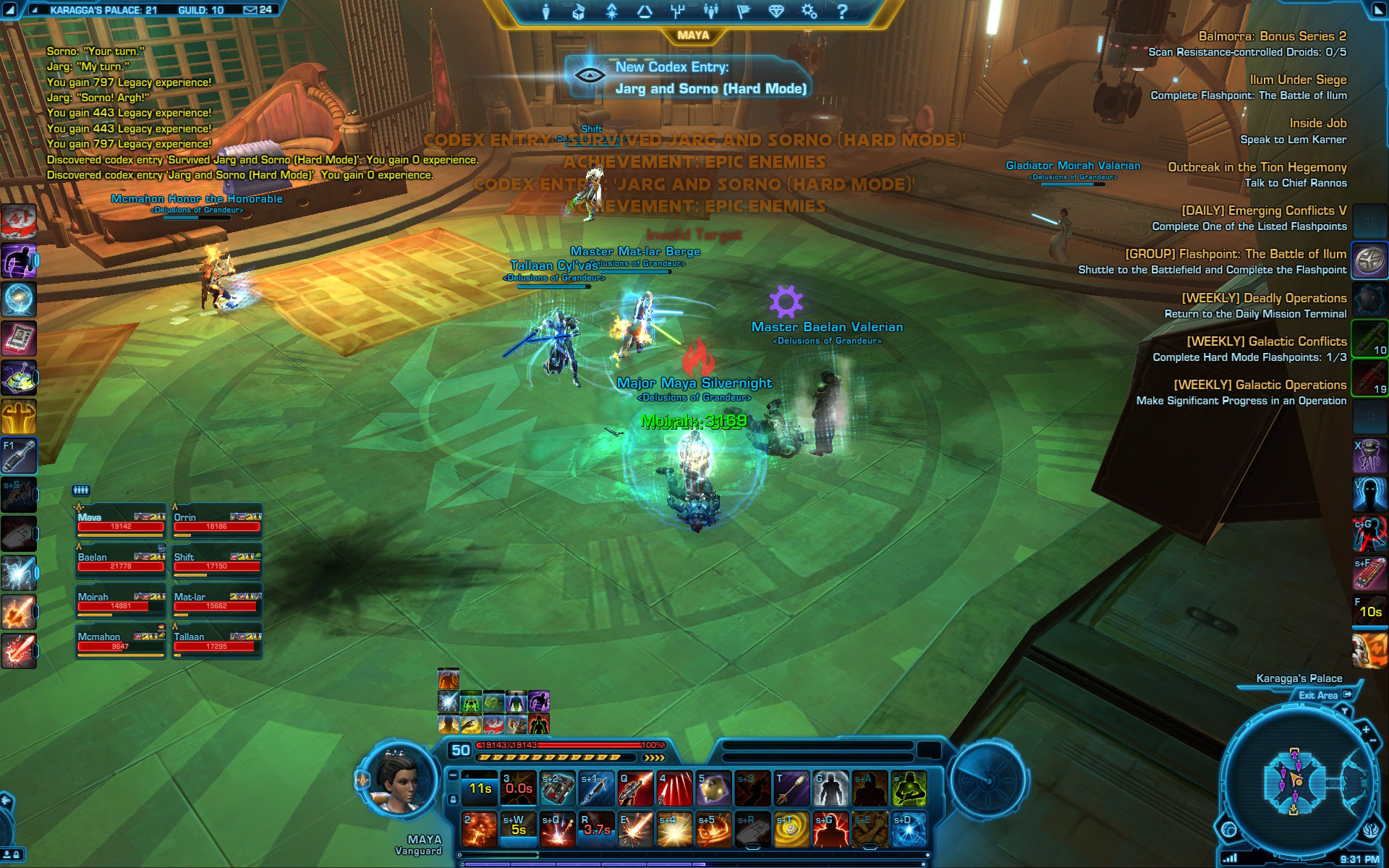Open the preferences gear menu
1389x868 pixels.
(x=809, y=12)
